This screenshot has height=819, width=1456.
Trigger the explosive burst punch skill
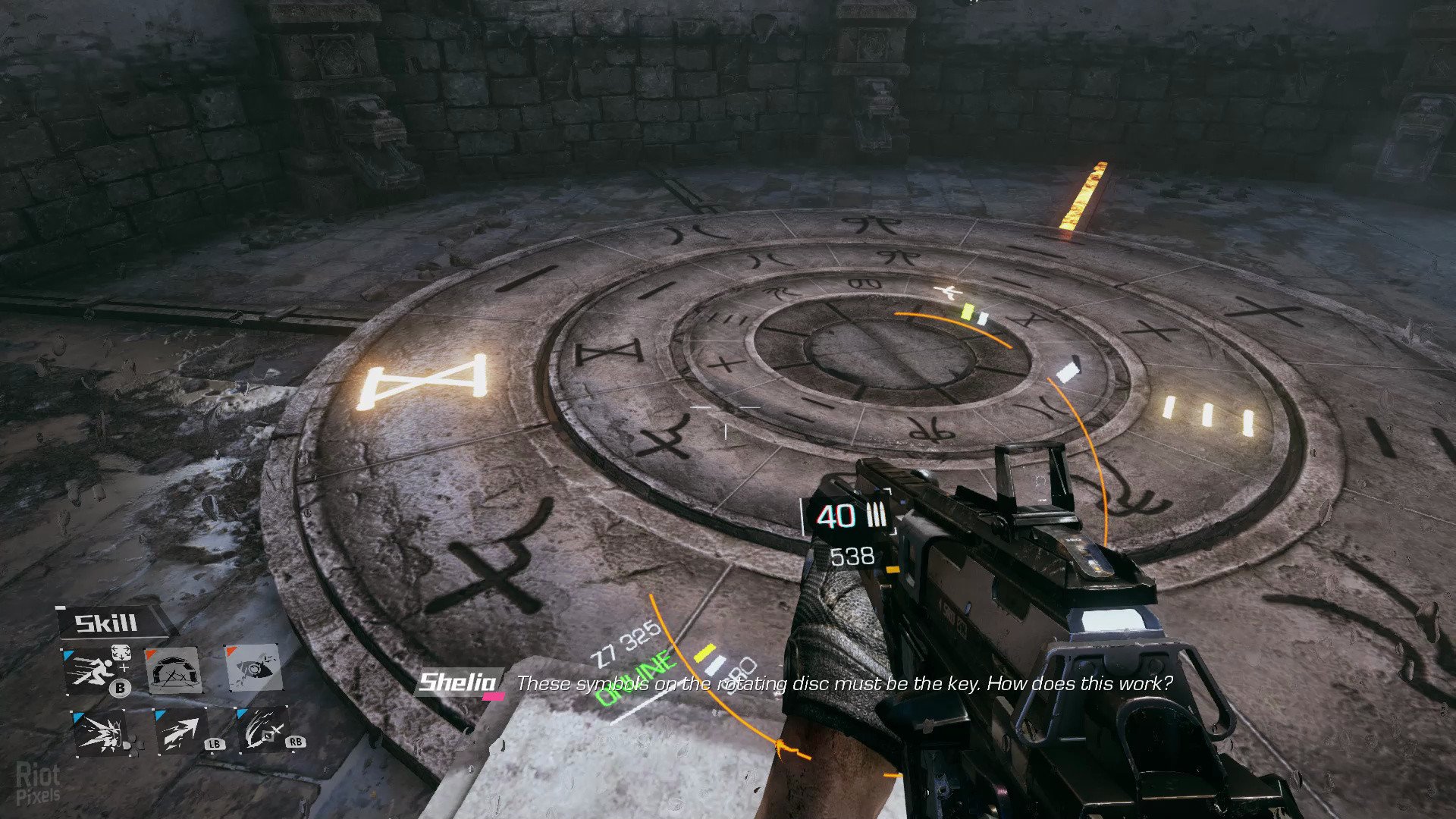pyautogui.click(x=101, y=733)
